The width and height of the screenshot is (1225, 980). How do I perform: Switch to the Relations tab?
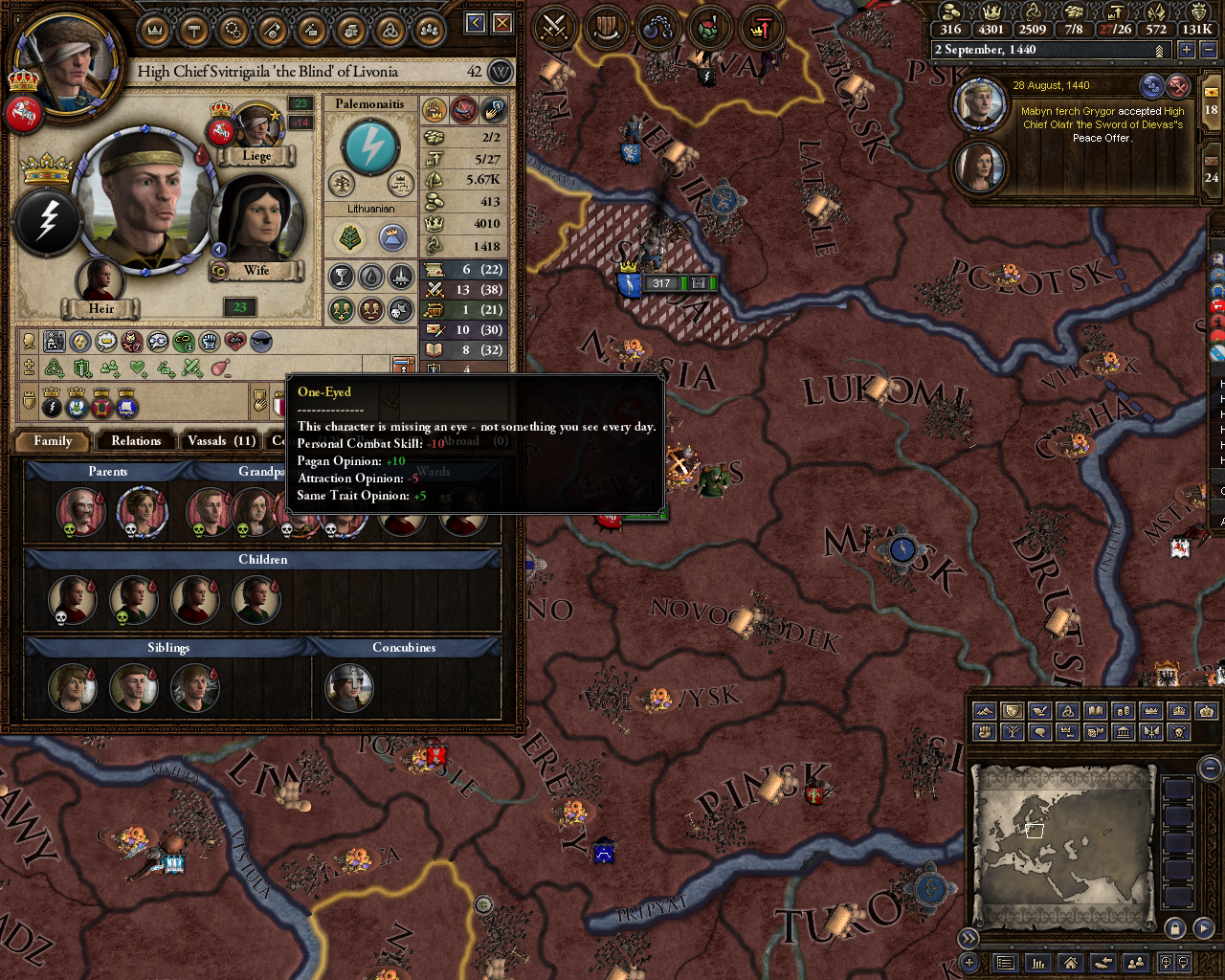pyautogui.click(x=135, y=441)
